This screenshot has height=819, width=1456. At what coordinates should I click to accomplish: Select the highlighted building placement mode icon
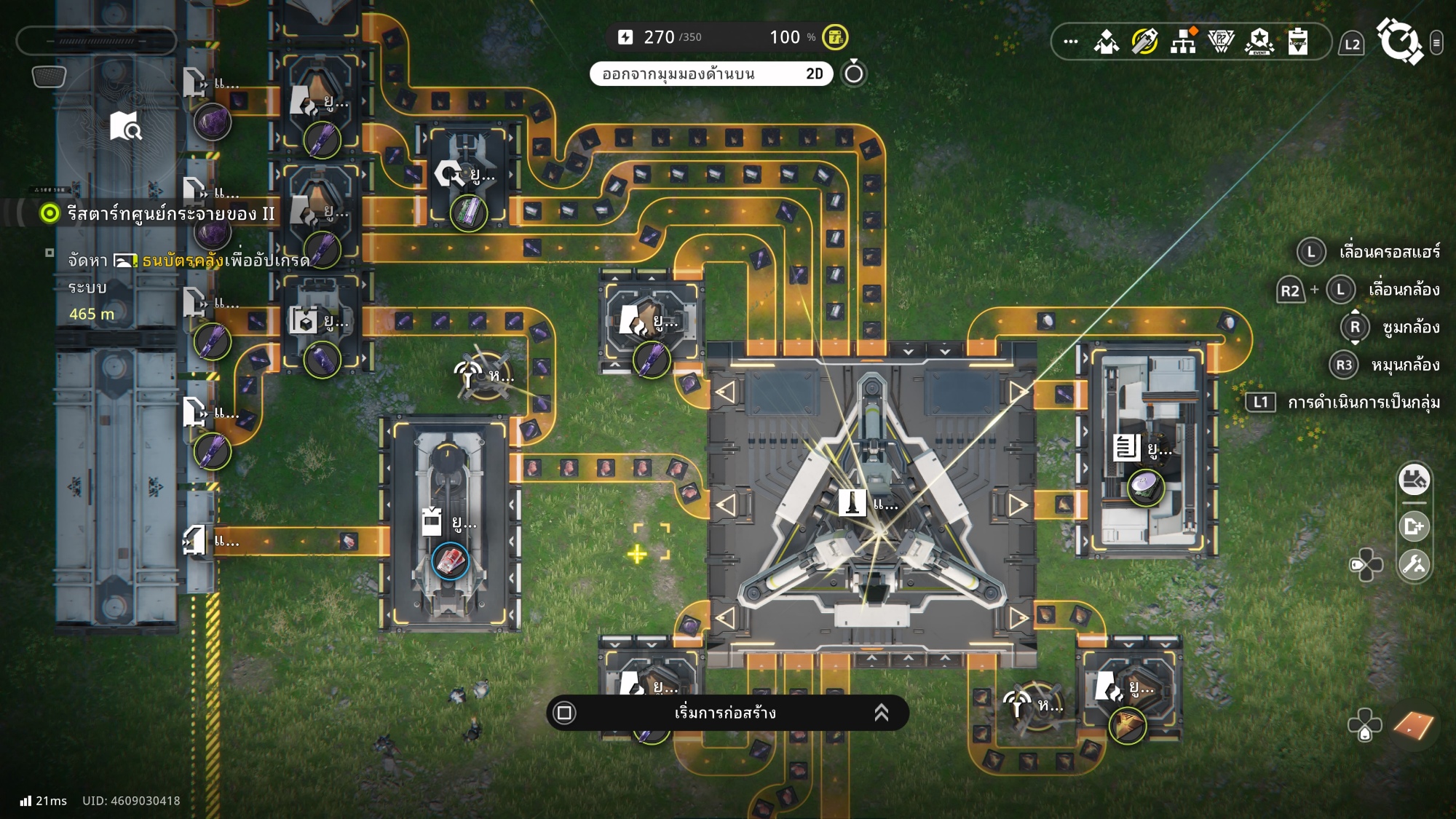click(1414, 480)
